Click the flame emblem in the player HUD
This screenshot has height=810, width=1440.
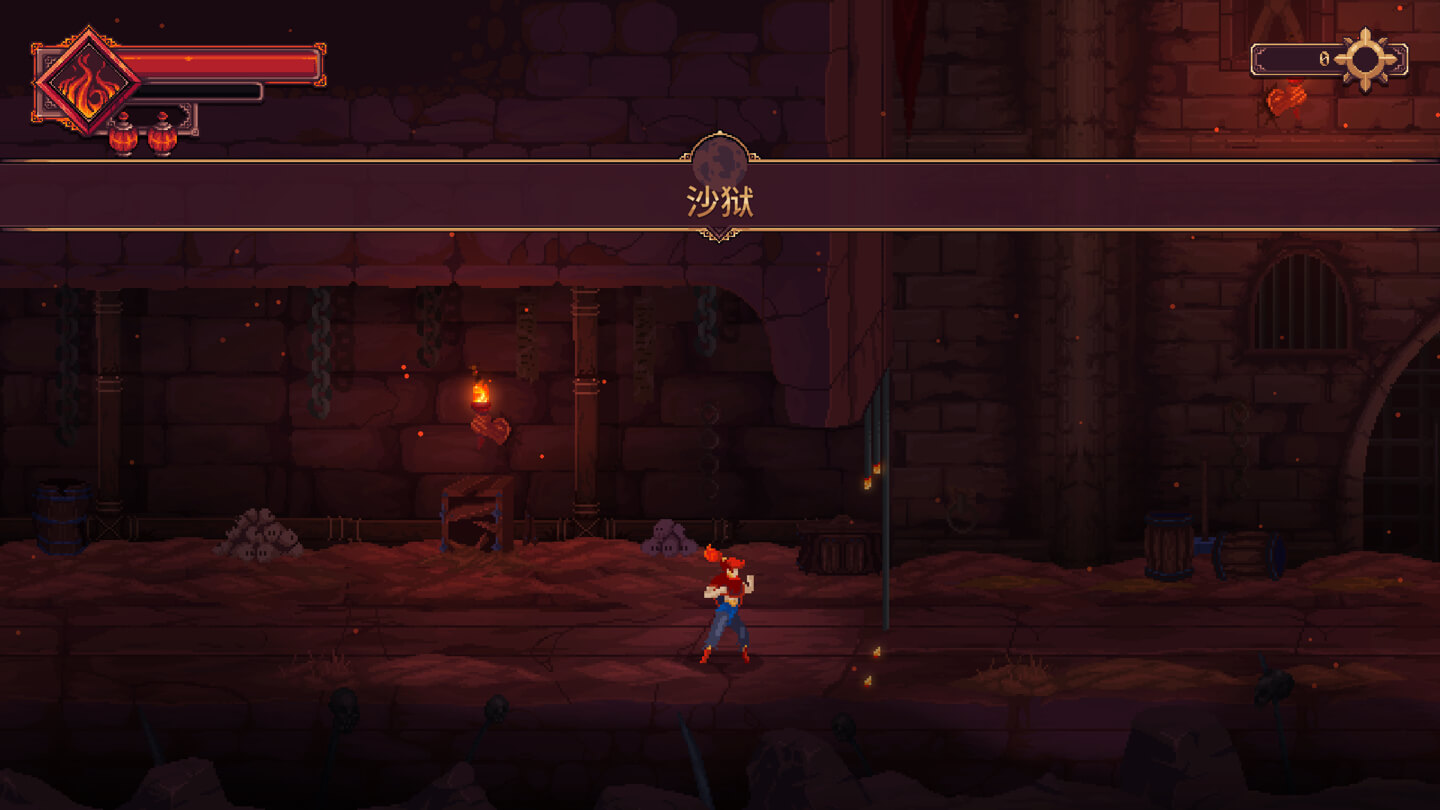tap(86, 82)
